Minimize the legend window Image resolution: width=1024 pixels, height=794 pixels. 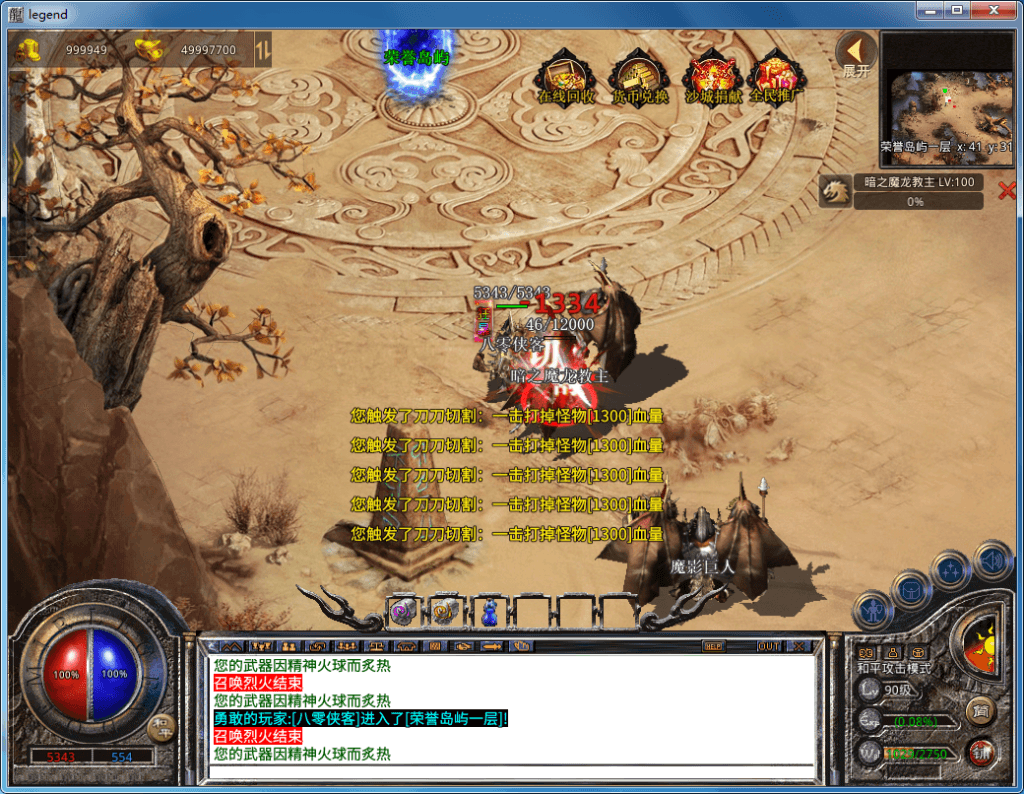pos(929,10)
